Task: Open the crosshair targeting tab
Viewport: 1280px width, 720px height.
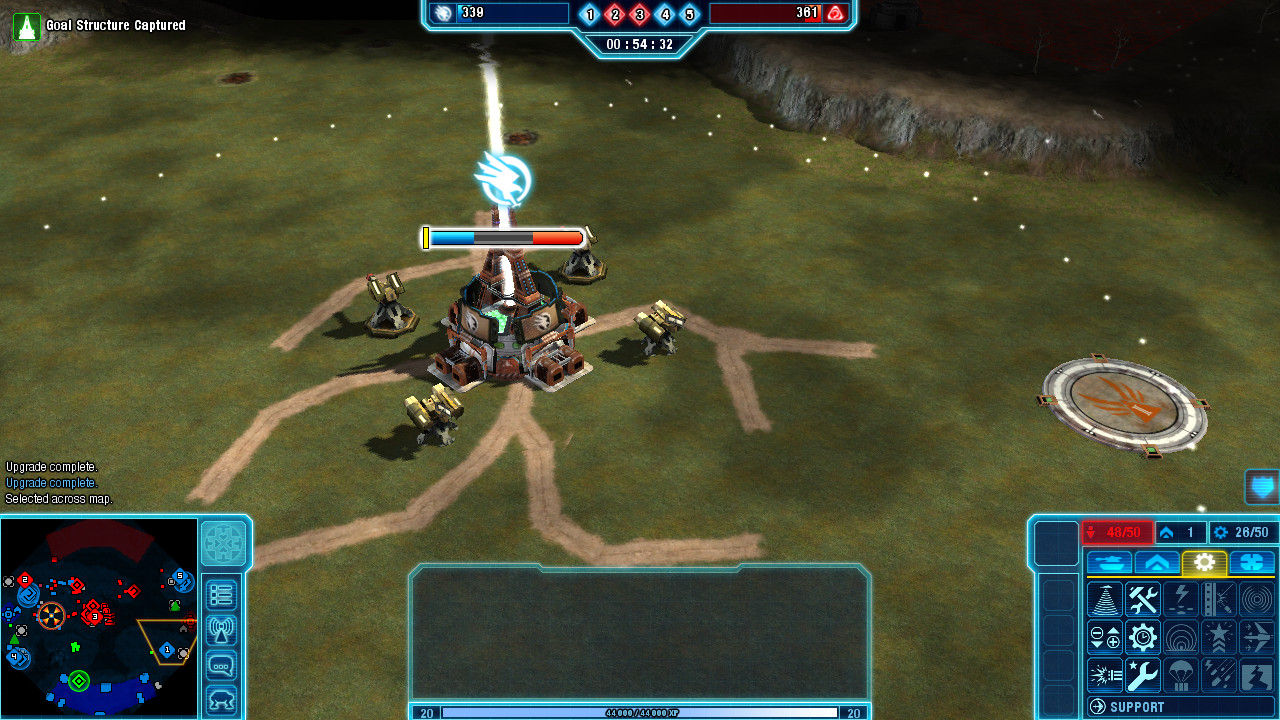Action: [x=1252, y=562]
